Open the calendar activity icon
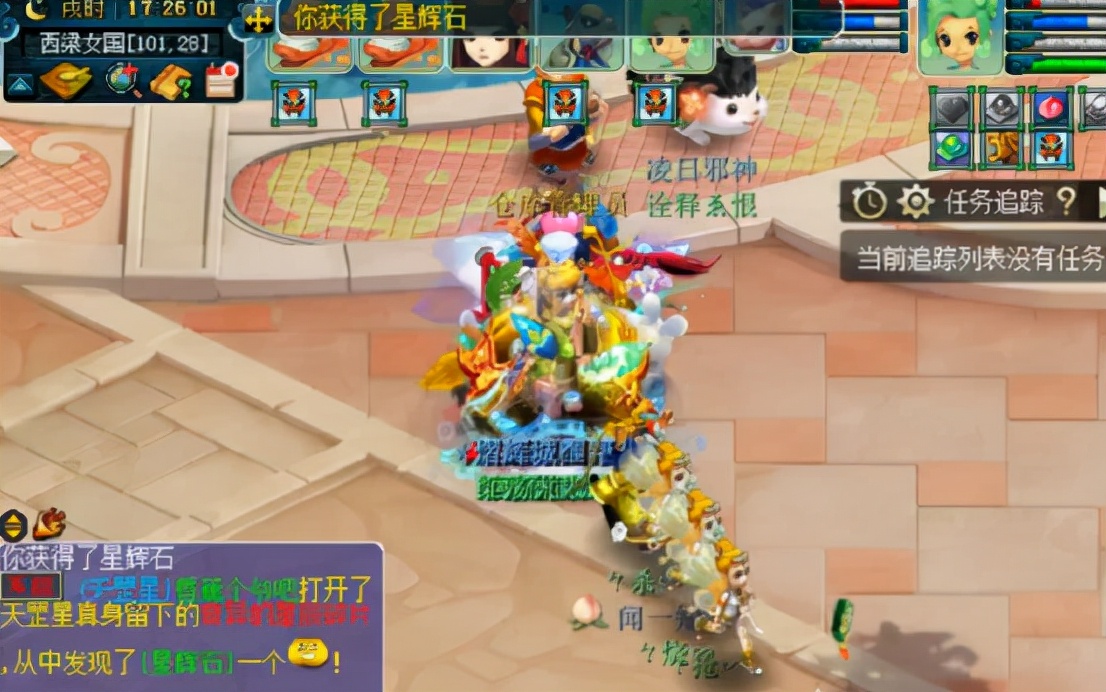This screenshot has width=1106, height=692. (x=221, y=79)
